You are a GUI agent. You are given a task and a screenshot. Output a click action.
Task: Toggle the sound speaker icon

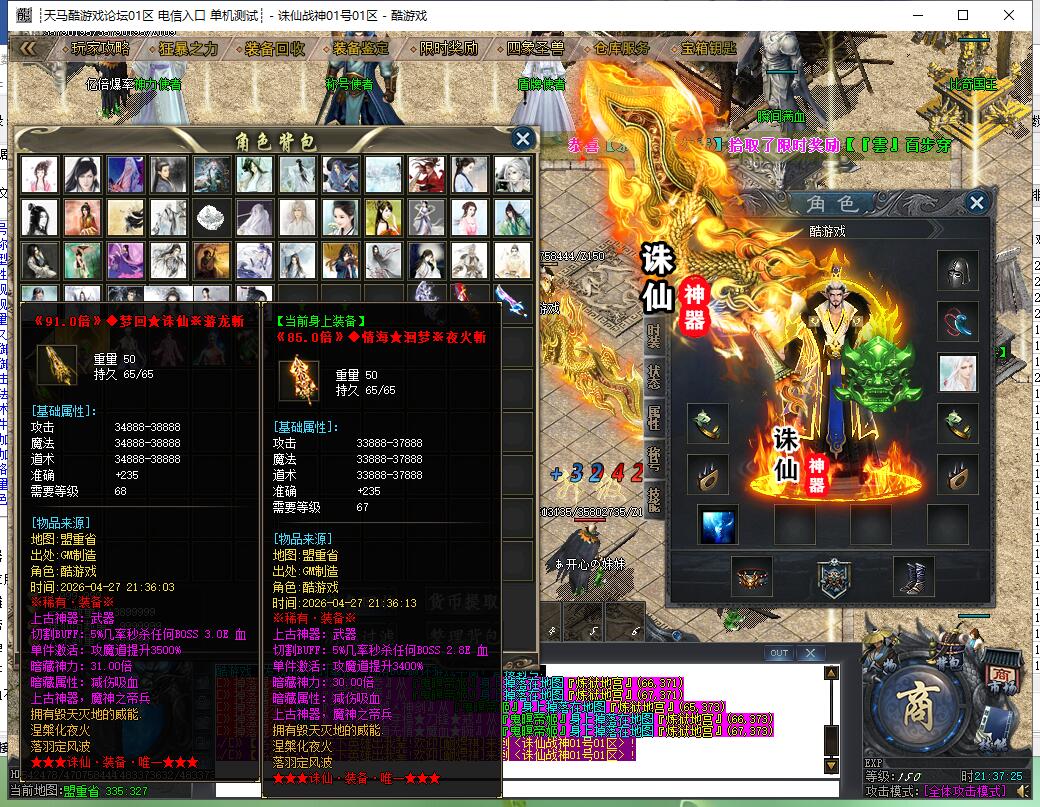pyautogui.click(x=1022, y=790)
